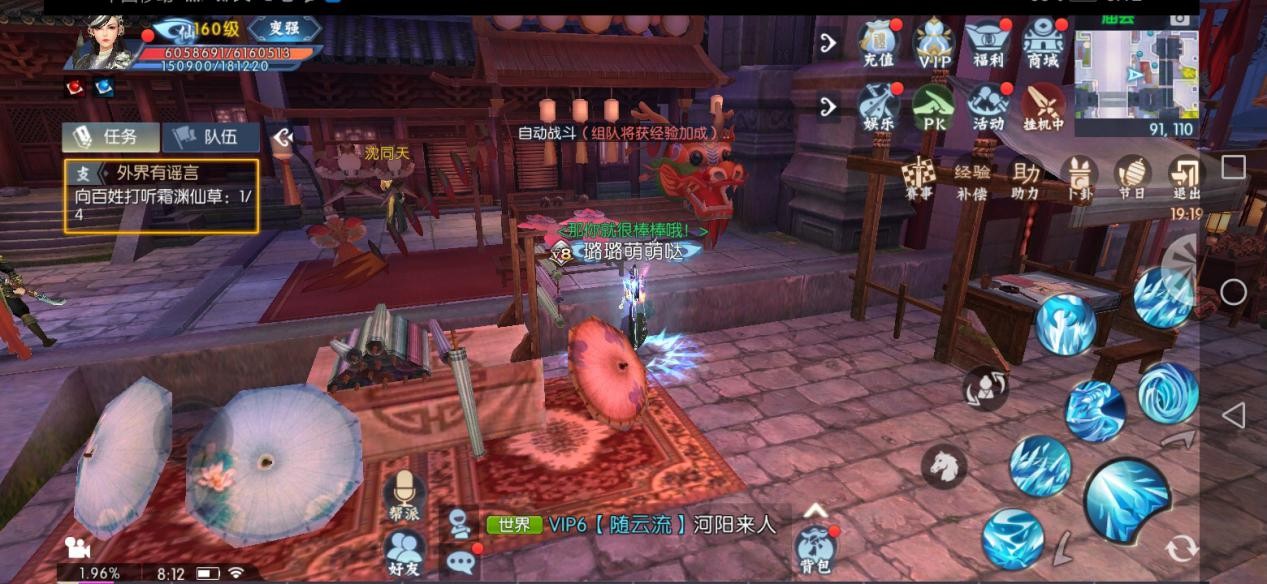
Task: Mount up with the horse icon
Action: point(943,464)
